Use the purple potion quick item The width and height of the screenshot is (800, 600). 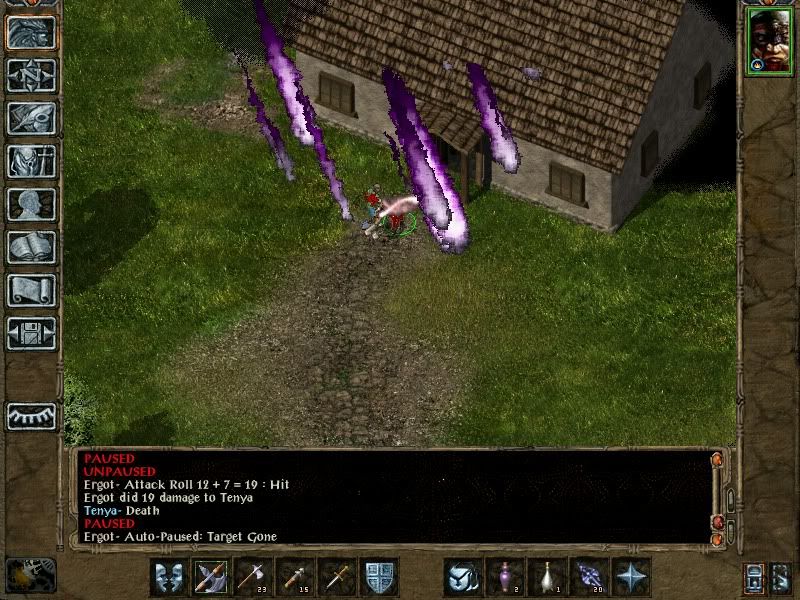tap(505, 577)
